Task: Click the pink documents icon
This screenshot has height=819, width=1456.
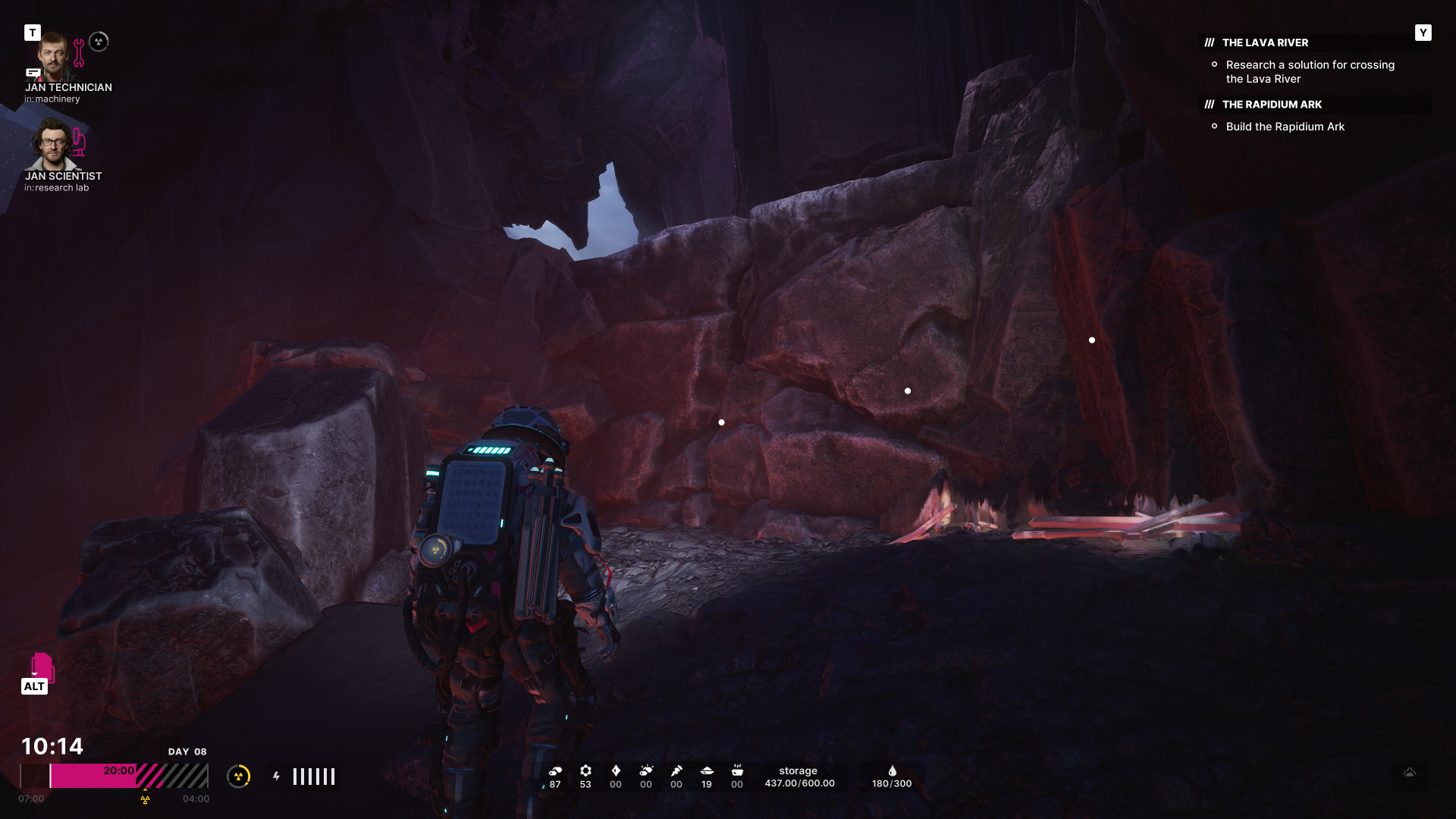Action: pos(42,667)
